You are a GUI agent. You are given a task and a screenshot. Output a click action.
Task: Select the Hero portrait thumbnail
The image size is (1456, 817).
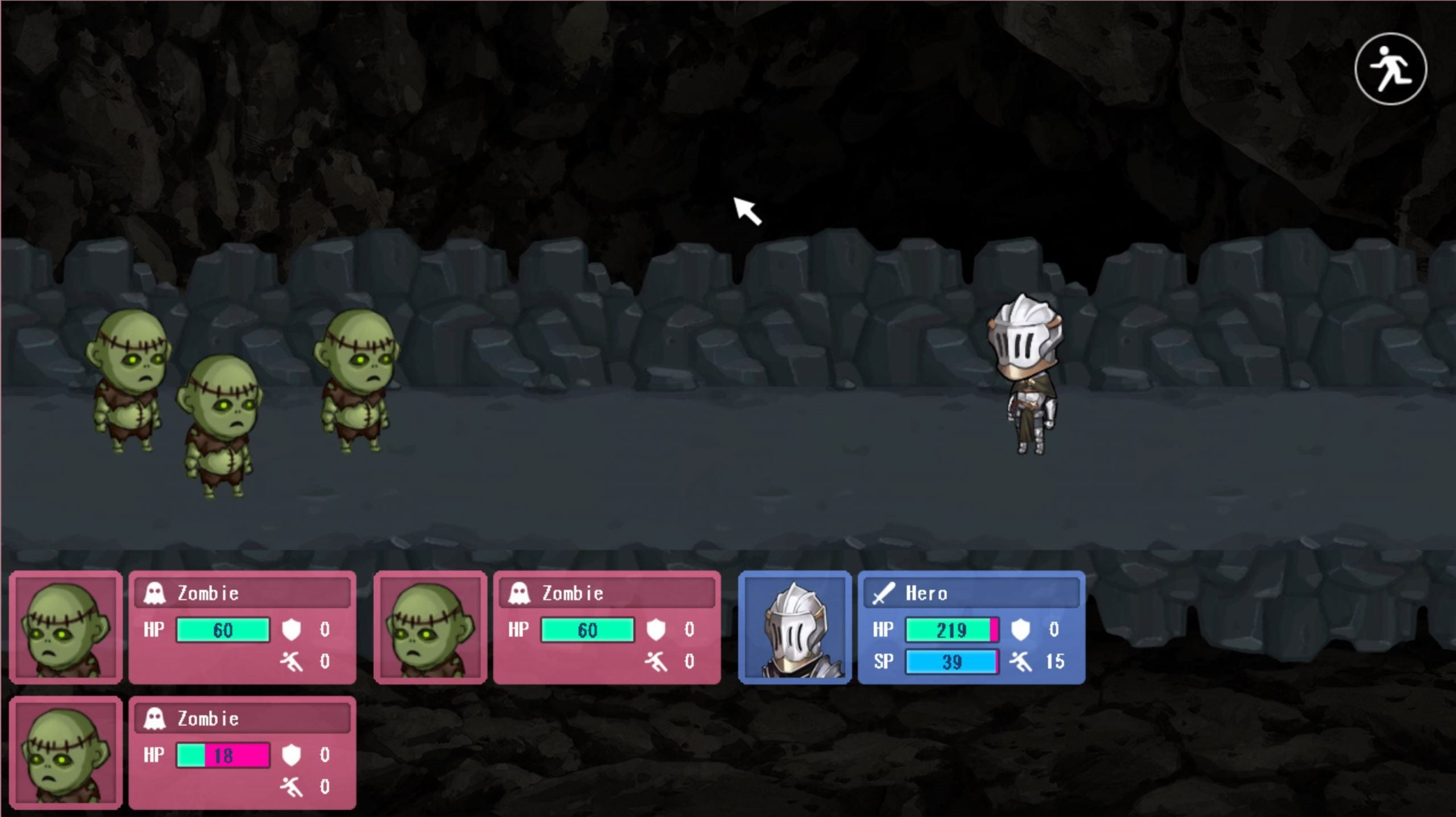coord(795,628)
